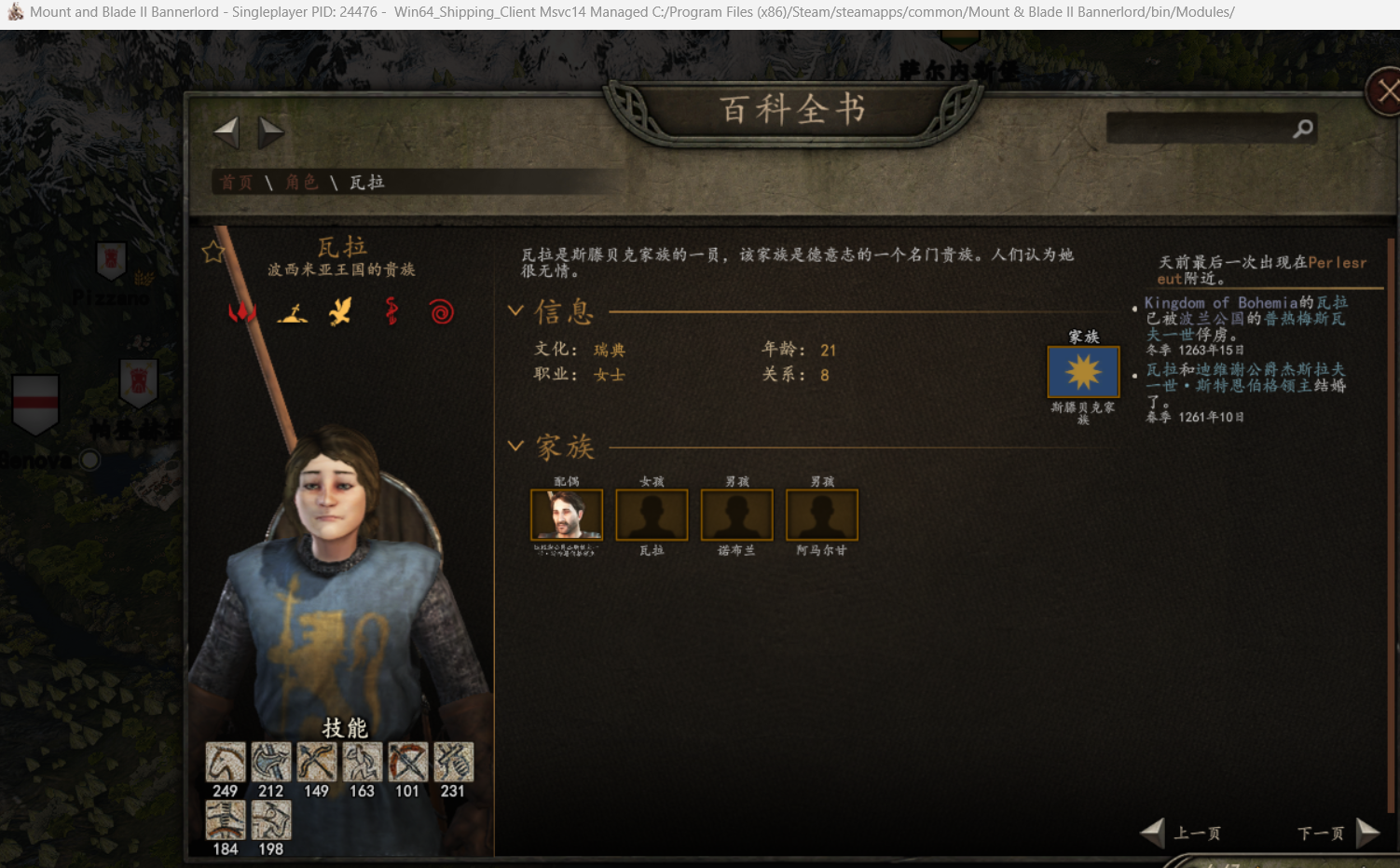Image resolution: width=1400 pixels, height=868 pixels.
Task: Open the spouse portrait under 配偶
Action: pyautogui.click(x=567, y=515)
